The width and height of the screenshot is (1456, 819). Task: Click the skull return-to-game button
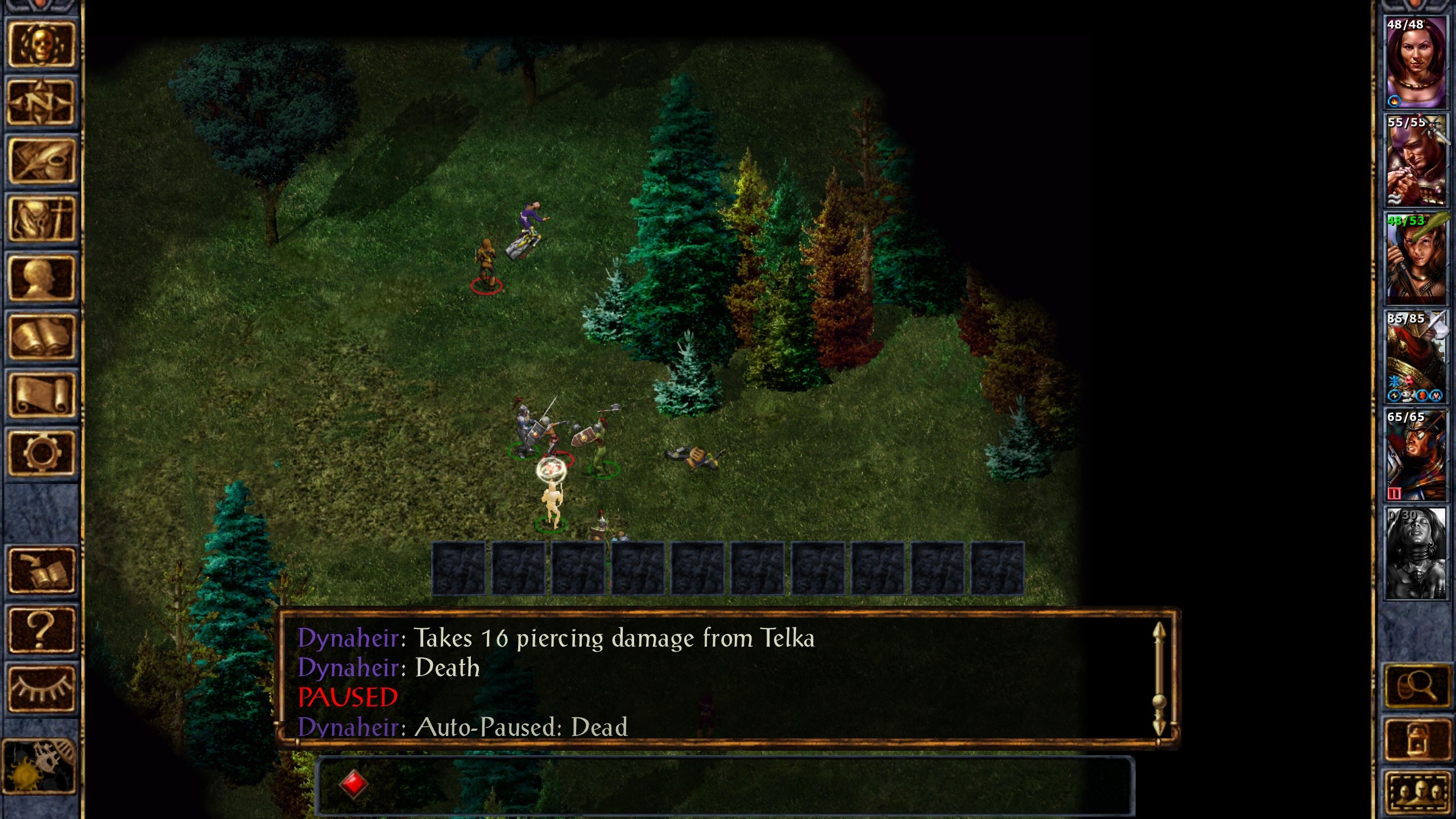coord(41,44)
